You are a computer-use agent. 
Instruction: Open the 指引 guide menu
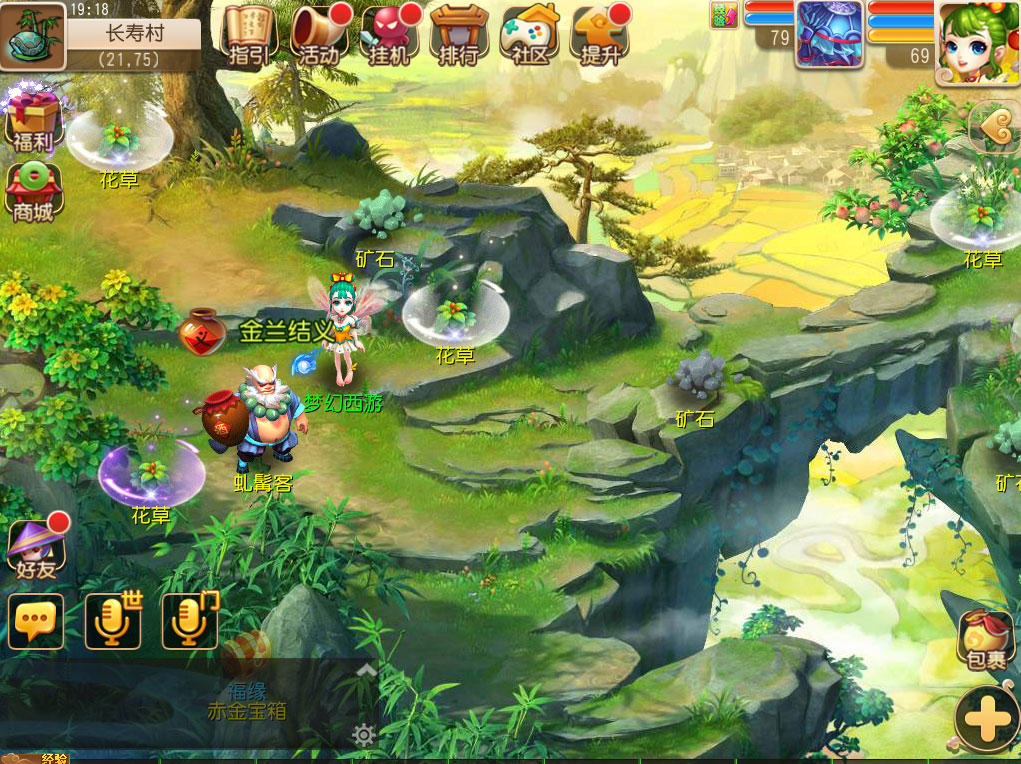[x=249, y=35]
